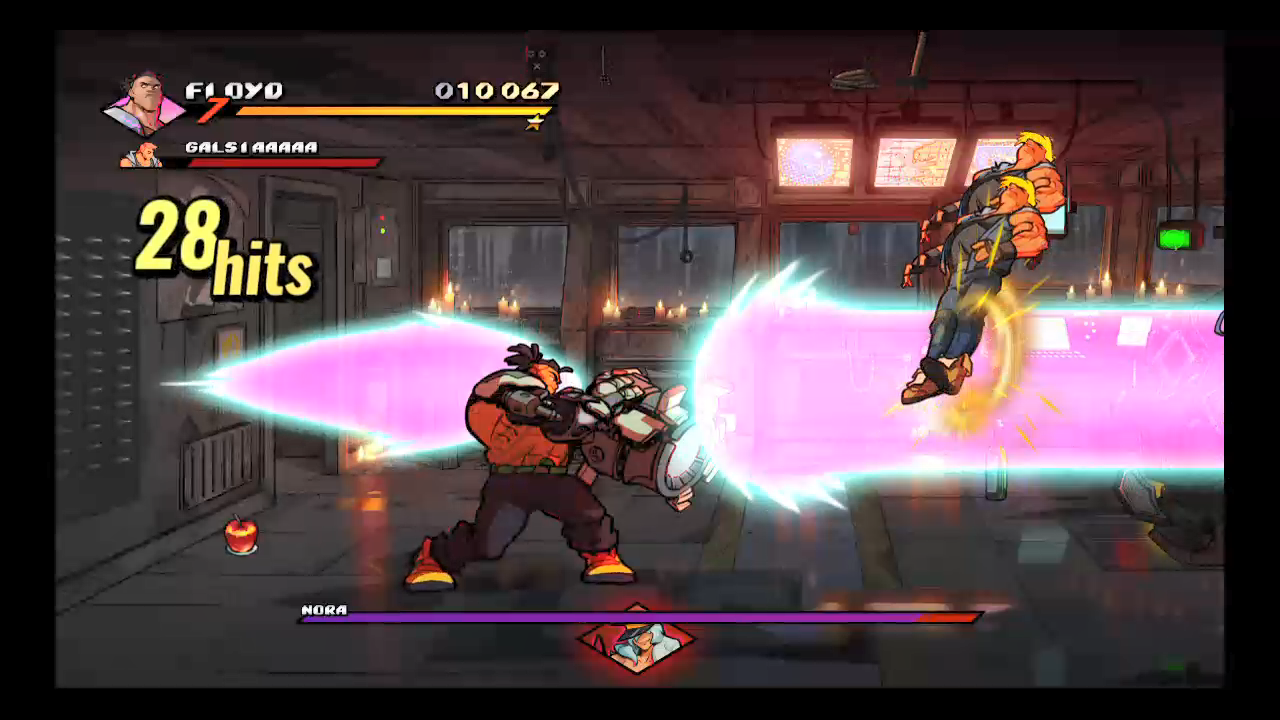Click Floyd's player portrait
1280x720 pixels.
(146, 101)
